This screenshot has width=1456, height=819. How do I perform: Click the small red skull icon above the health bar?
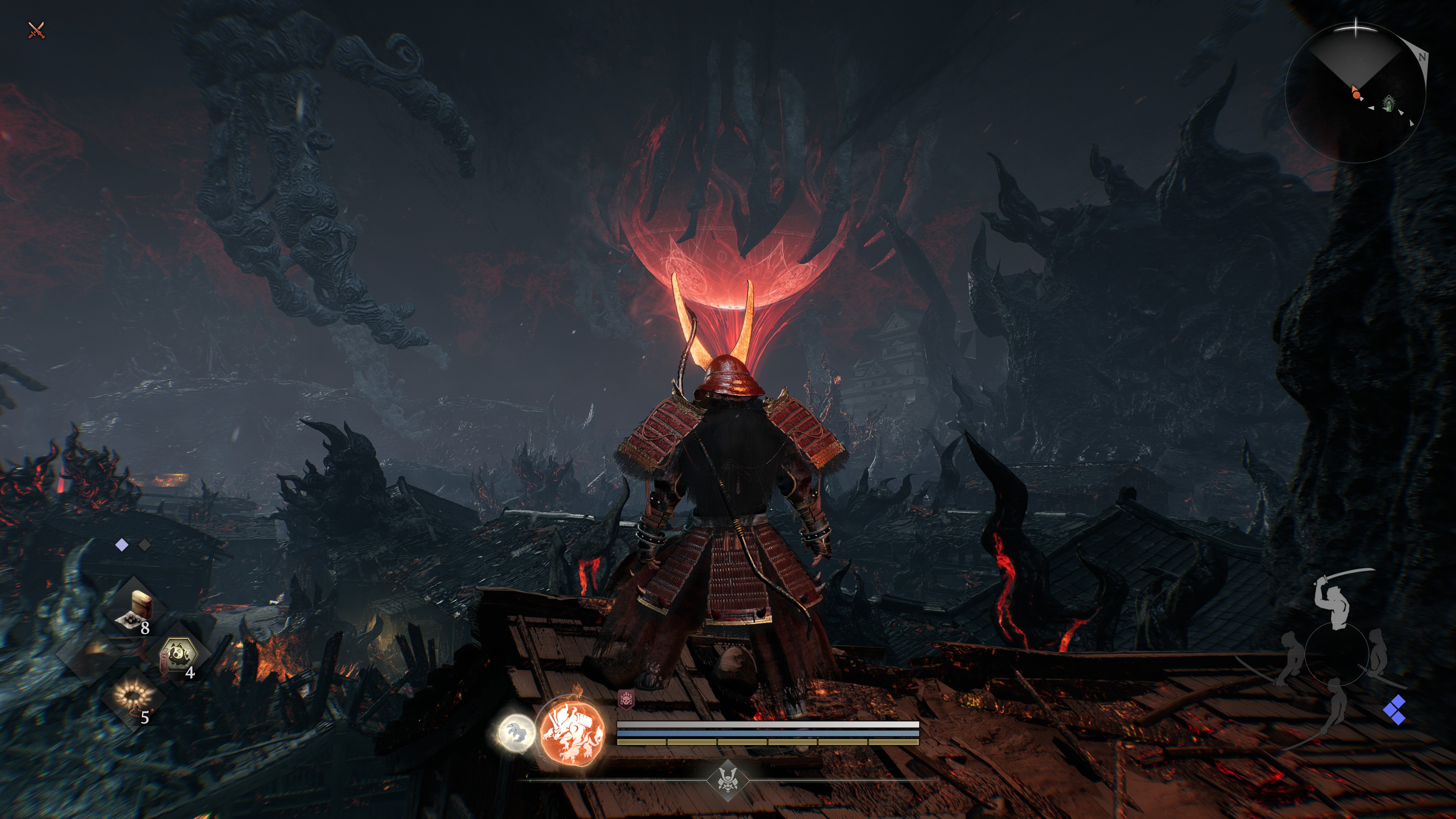[626, 700]
